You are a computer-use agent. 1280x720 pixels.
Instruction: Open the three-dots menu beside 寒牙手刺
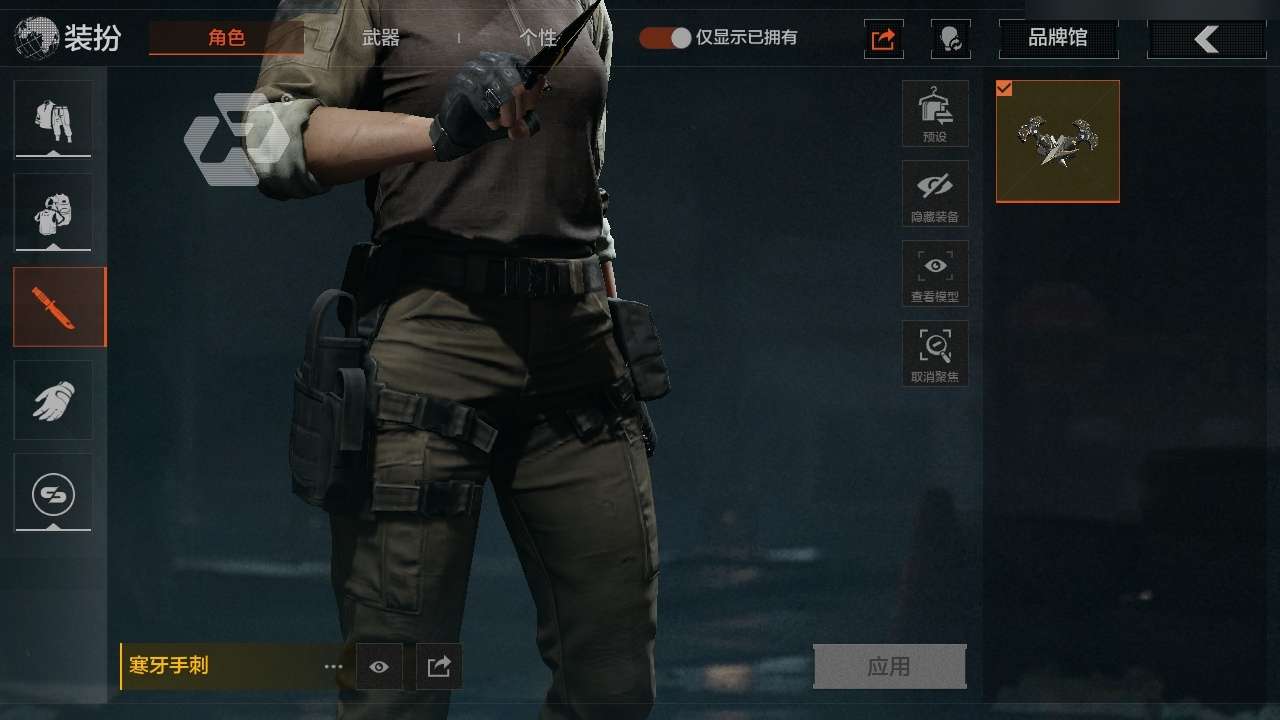(333, 667)
